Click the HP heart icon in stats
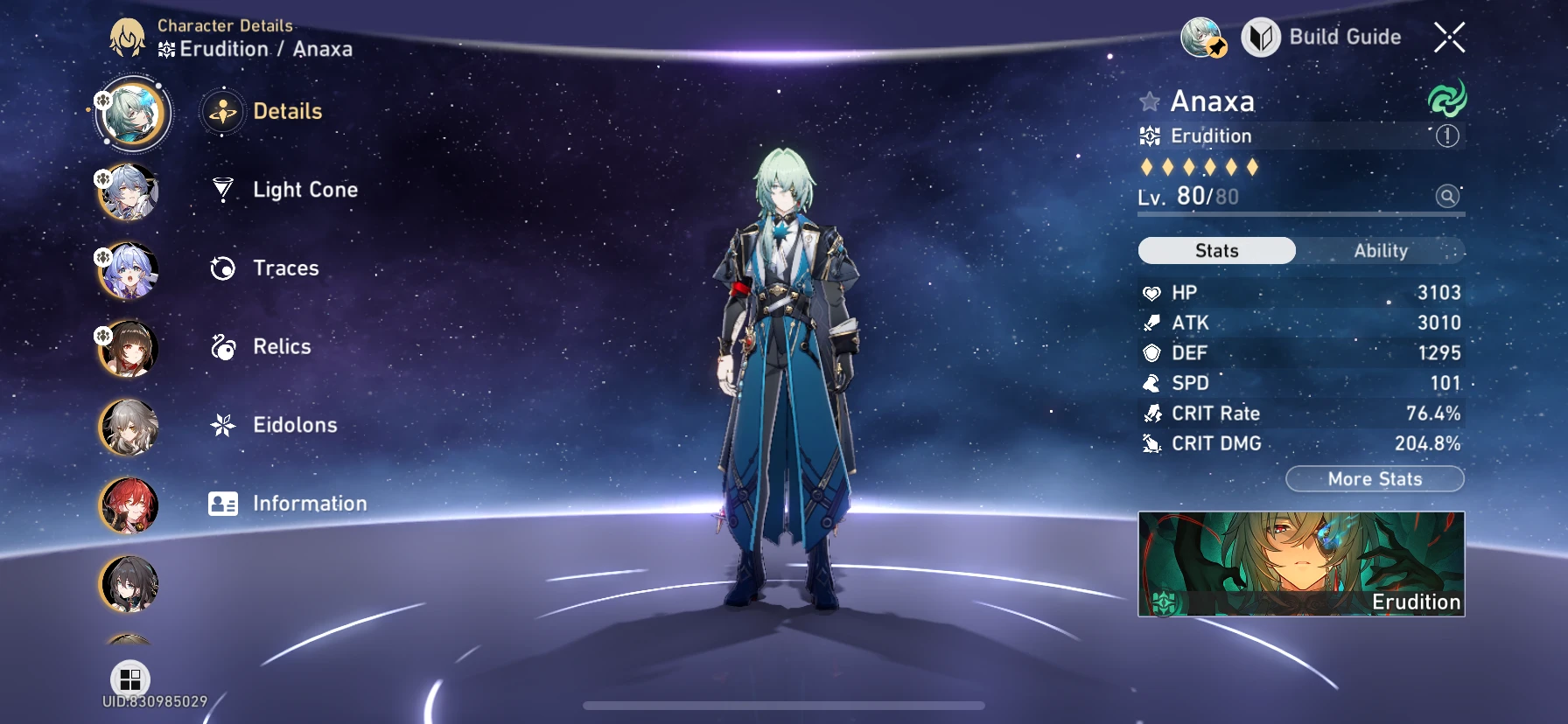 click(1151, 292)
